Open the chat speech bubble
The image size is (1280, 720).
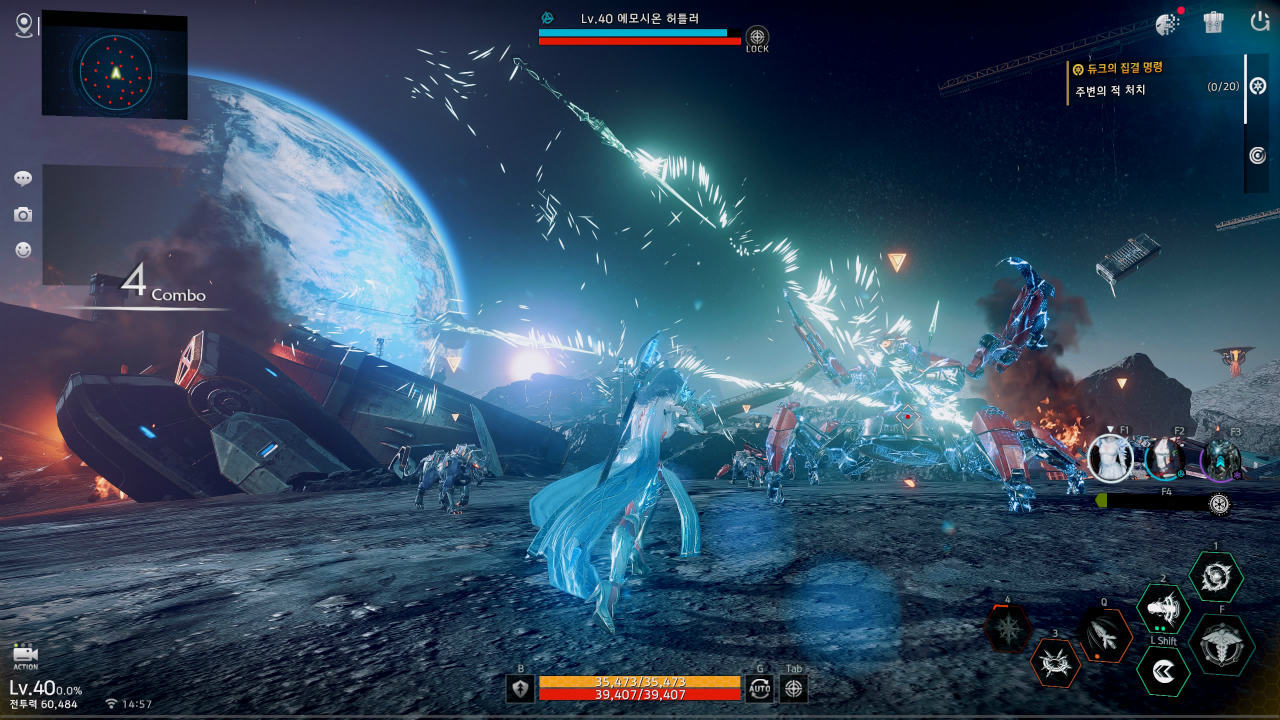[x=23, y=179]
